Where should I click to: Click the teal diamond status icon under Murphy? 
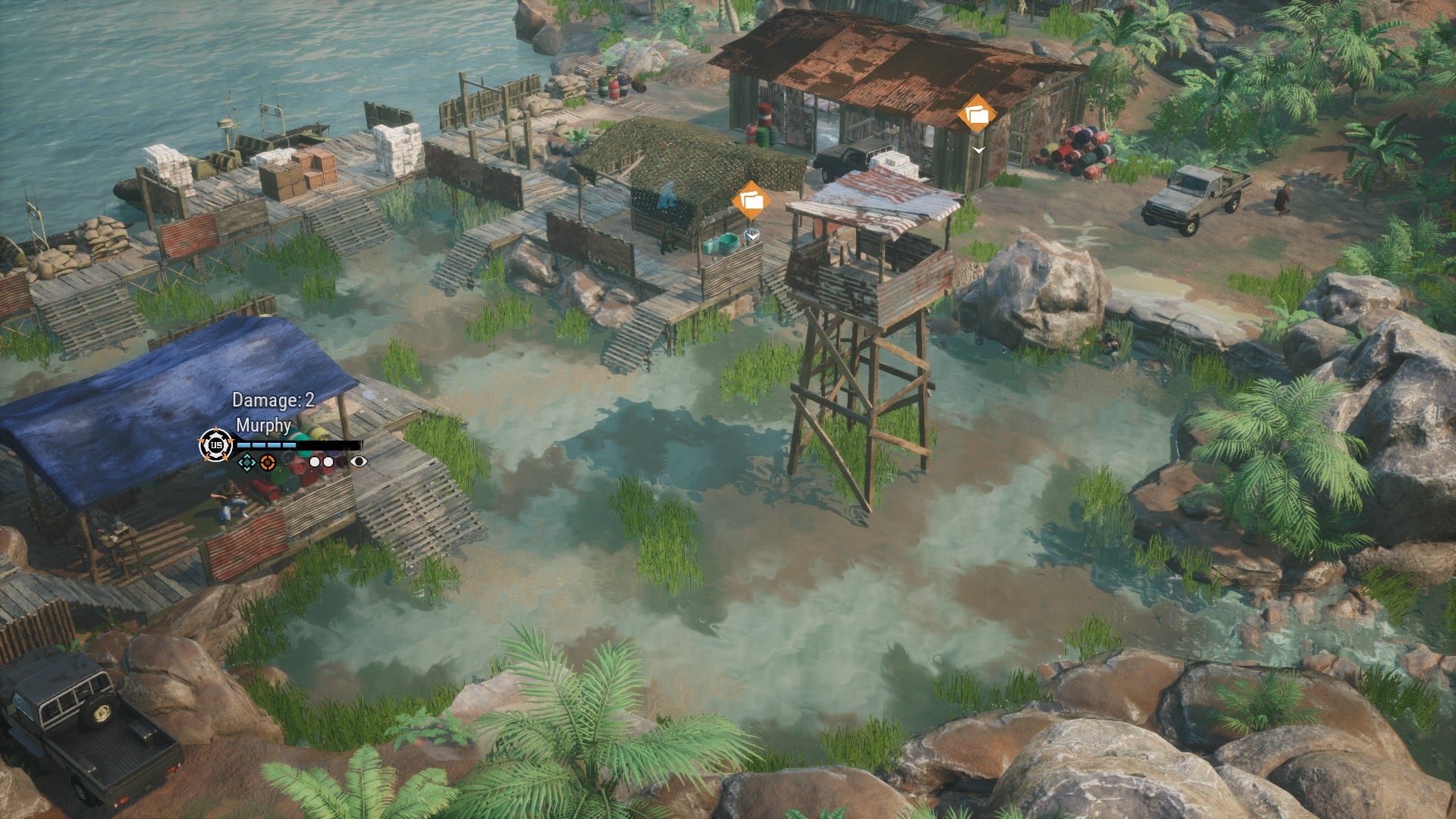[246, 462]
